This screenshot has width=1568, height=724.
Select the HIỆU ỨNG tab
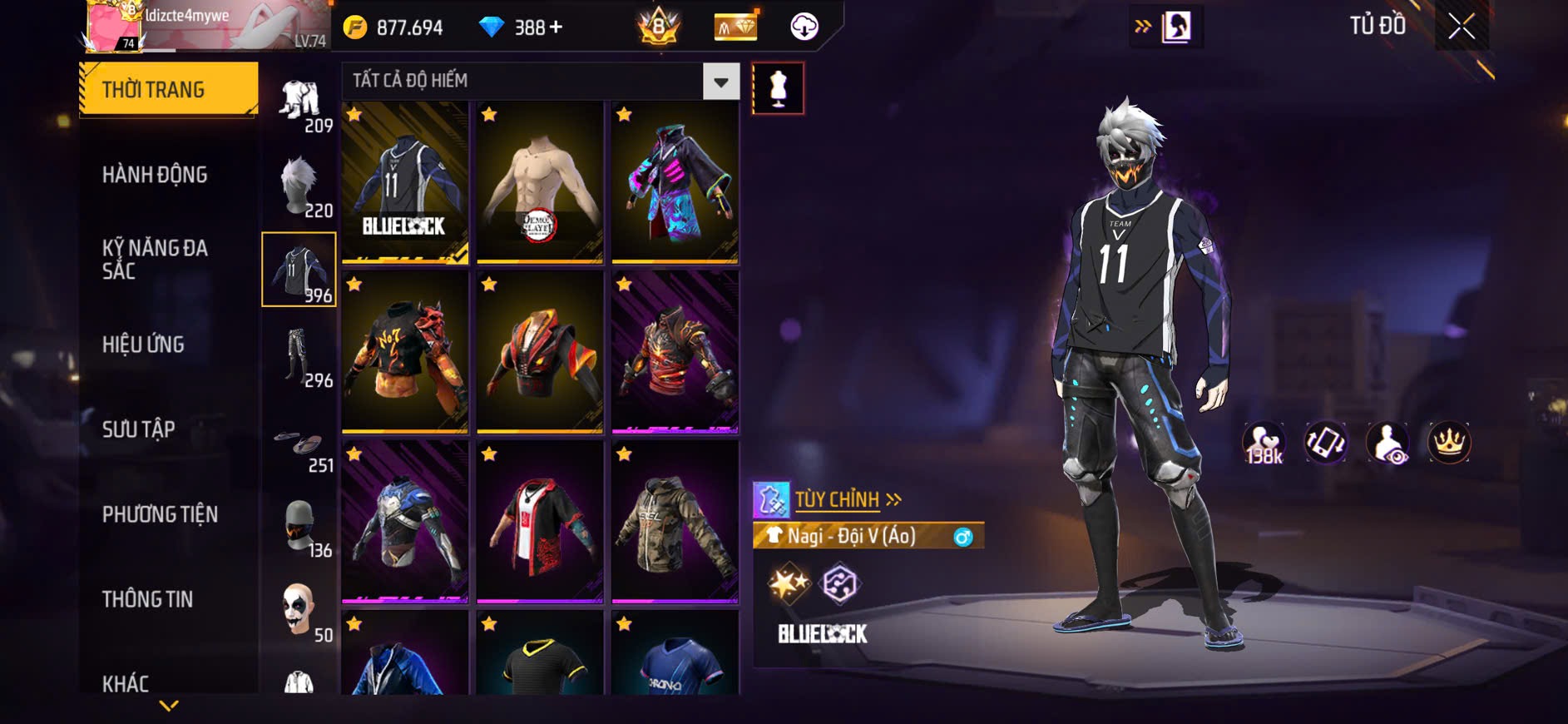pos(143,345)
